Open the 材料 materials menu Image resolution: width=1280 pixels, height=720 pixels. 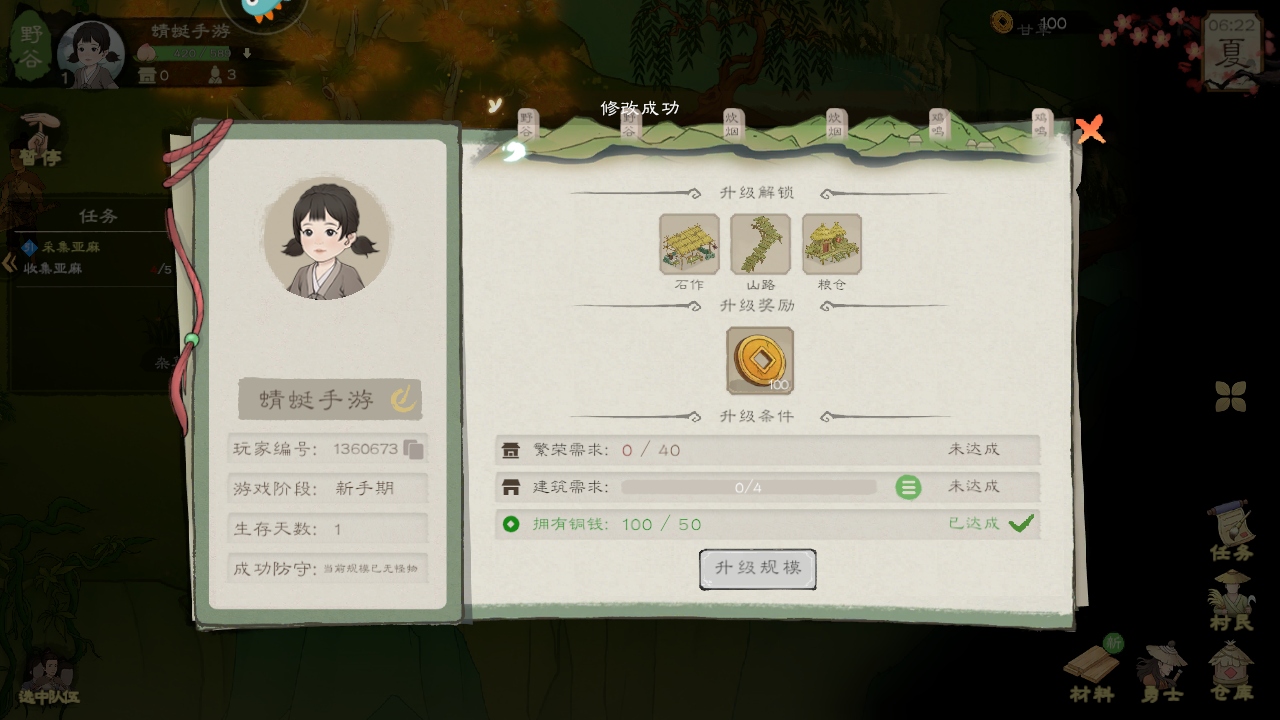tap(1091, 670)
